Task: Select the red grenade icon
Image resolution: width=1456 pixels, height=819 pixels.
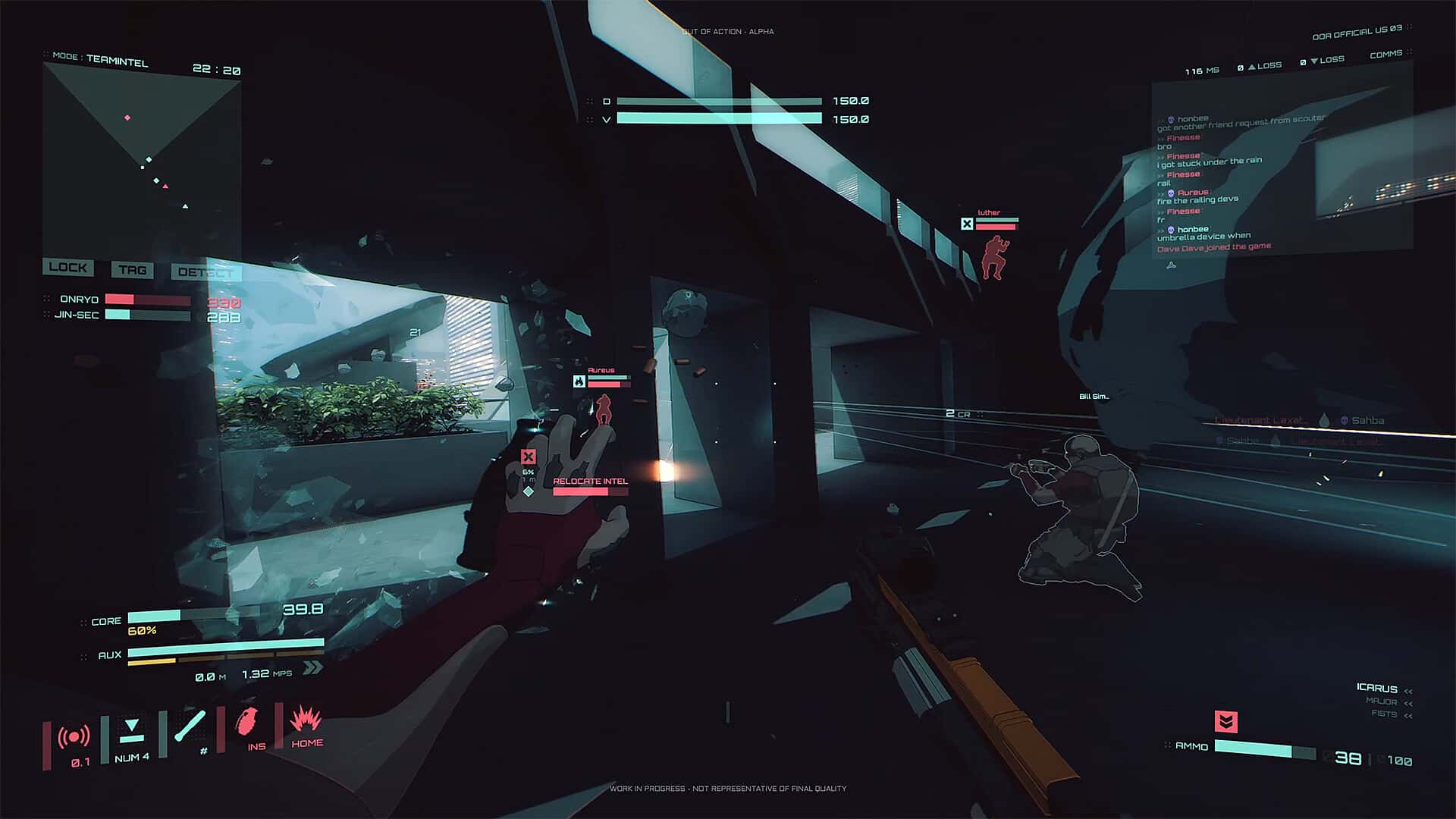Action: (x=246, y=722)
